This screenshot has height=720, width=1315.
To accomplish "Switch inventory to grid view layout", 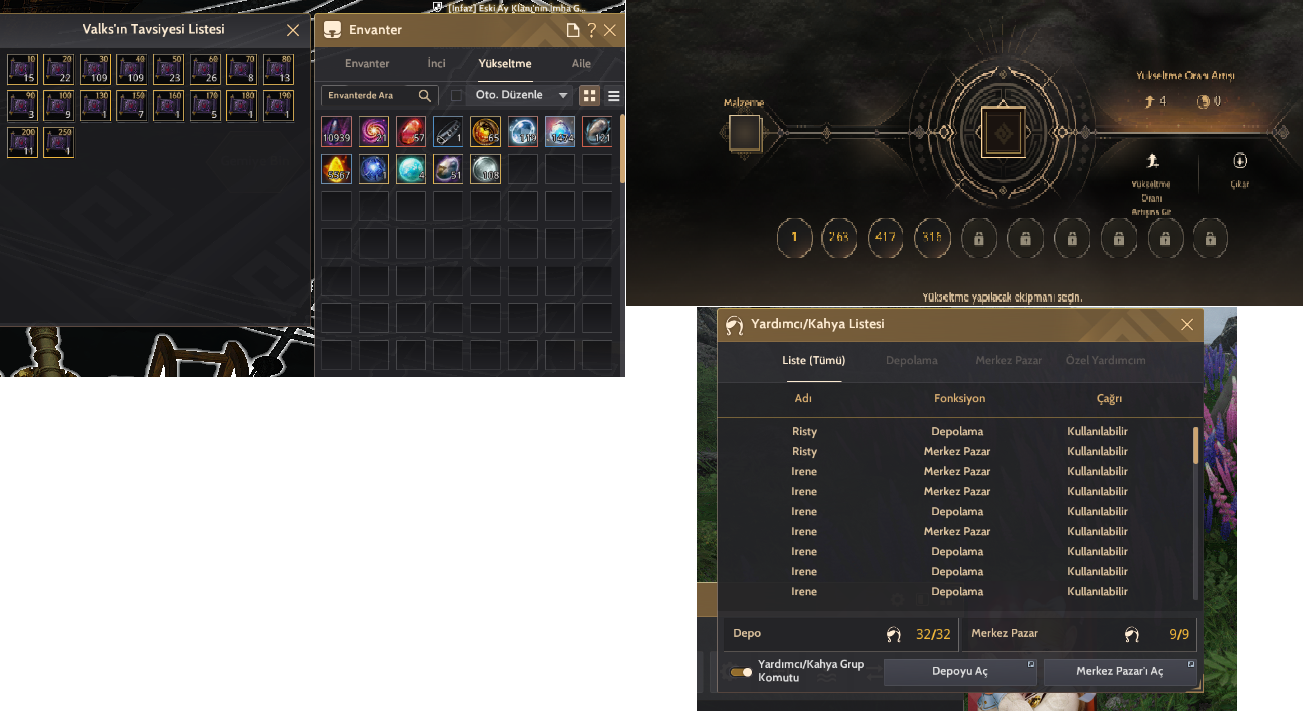I will tap(589, 95).
